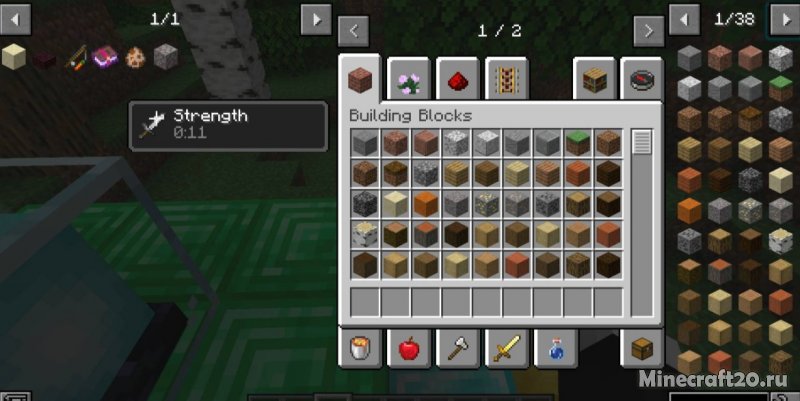Open the Decoration Blocks flower tab
Screen dimensions: 800x401
[x=408, y=78]
